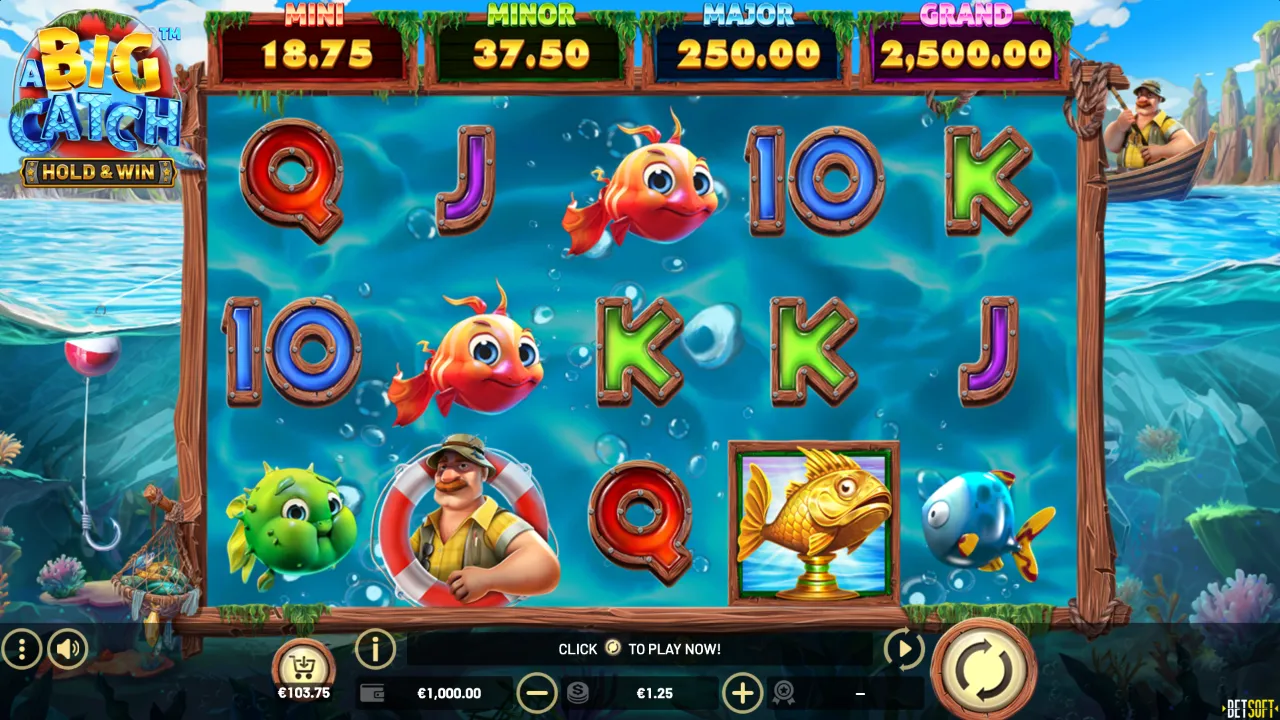
Task: Click the MINI jackpot panel
Action: (313, 40)
